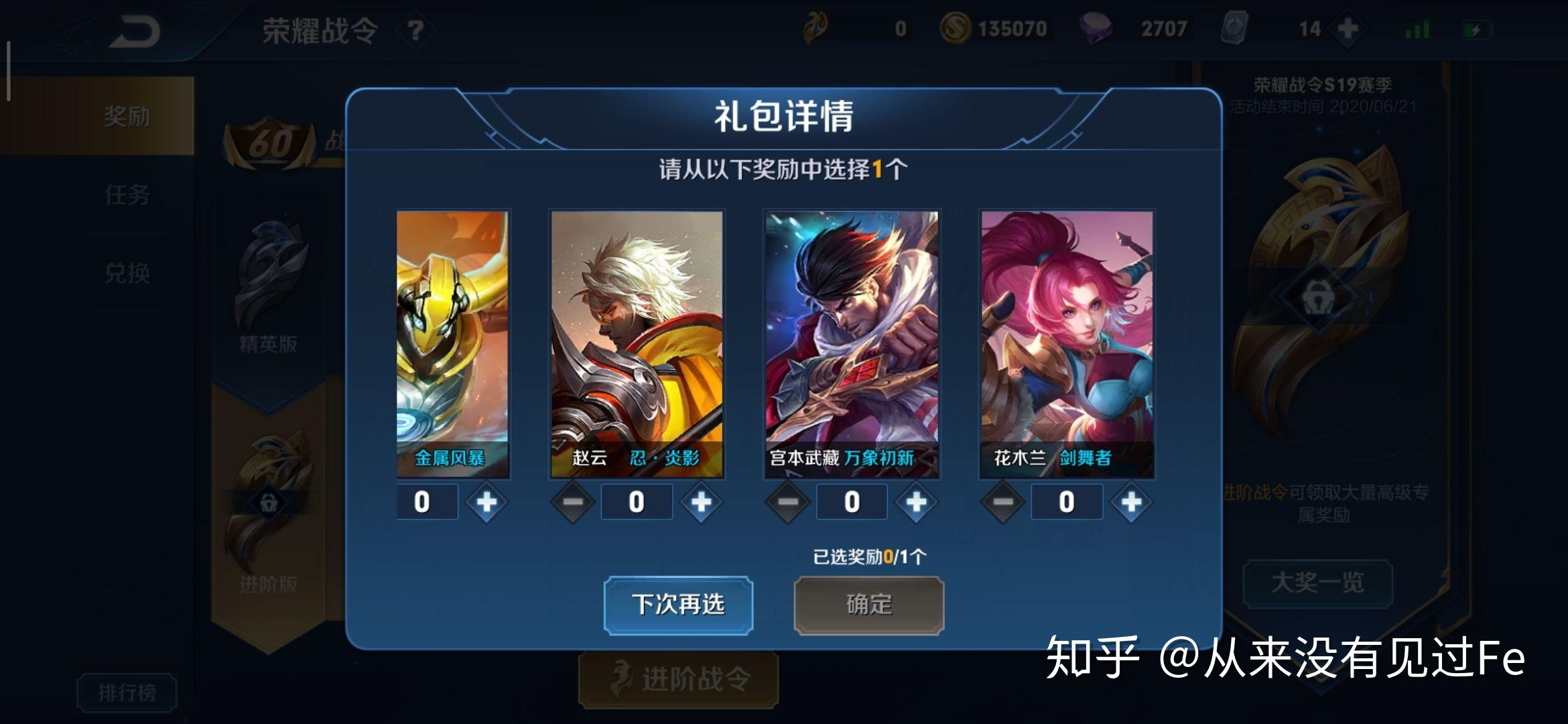1568x724 pixels.
Task: Show the 排行榜 leaderboard
Action: click(x=127, y=692)
